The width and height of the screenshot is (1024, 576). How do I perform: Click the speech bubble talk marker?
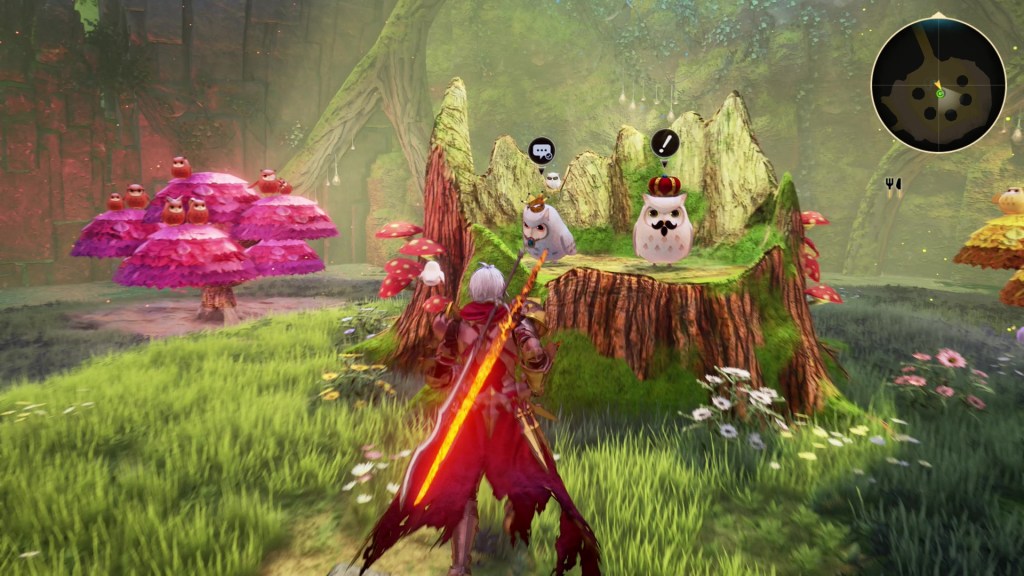click(x=541, y=151)
